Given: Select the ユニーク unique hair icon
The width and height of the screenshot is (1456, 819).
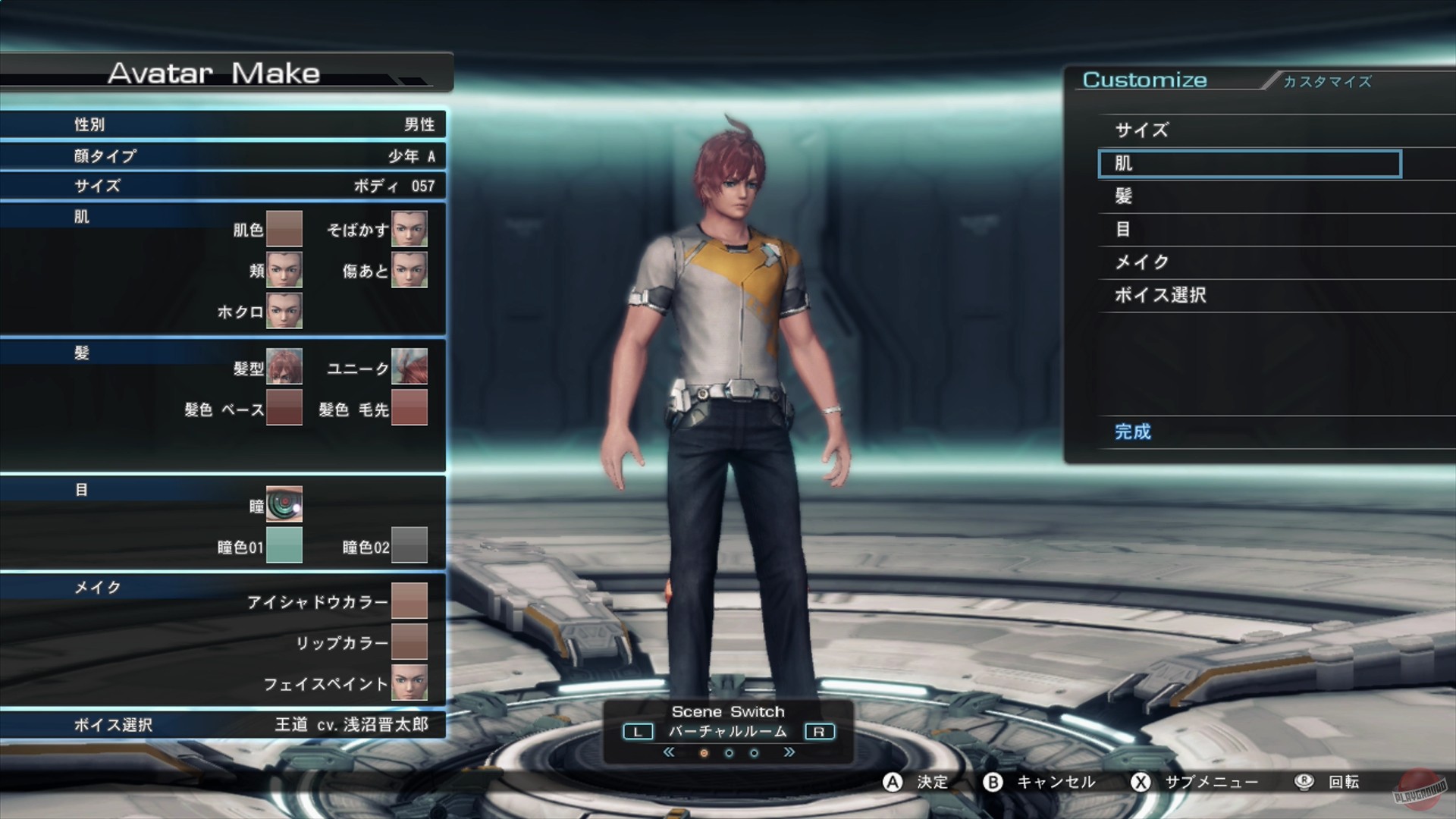Looking at the screenshot, I should pos(410,368).
